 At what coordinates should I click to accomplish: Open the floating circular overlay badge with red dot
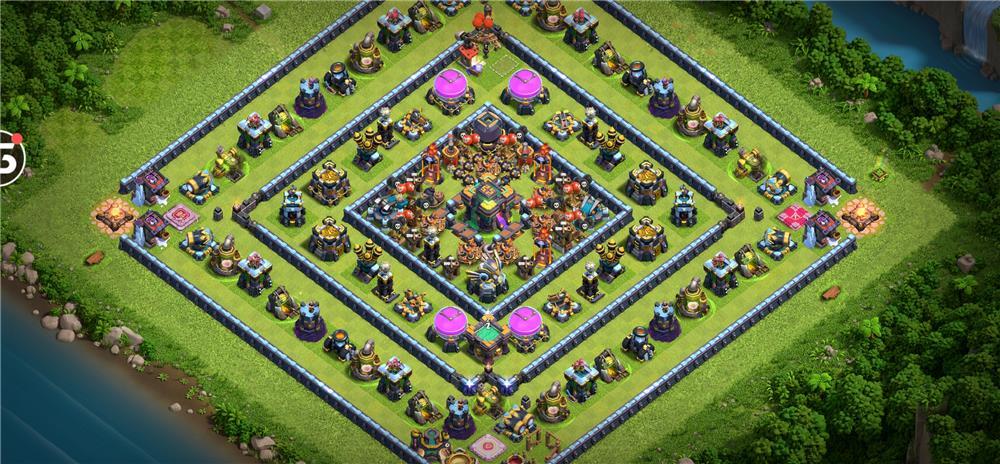(9, 157)
